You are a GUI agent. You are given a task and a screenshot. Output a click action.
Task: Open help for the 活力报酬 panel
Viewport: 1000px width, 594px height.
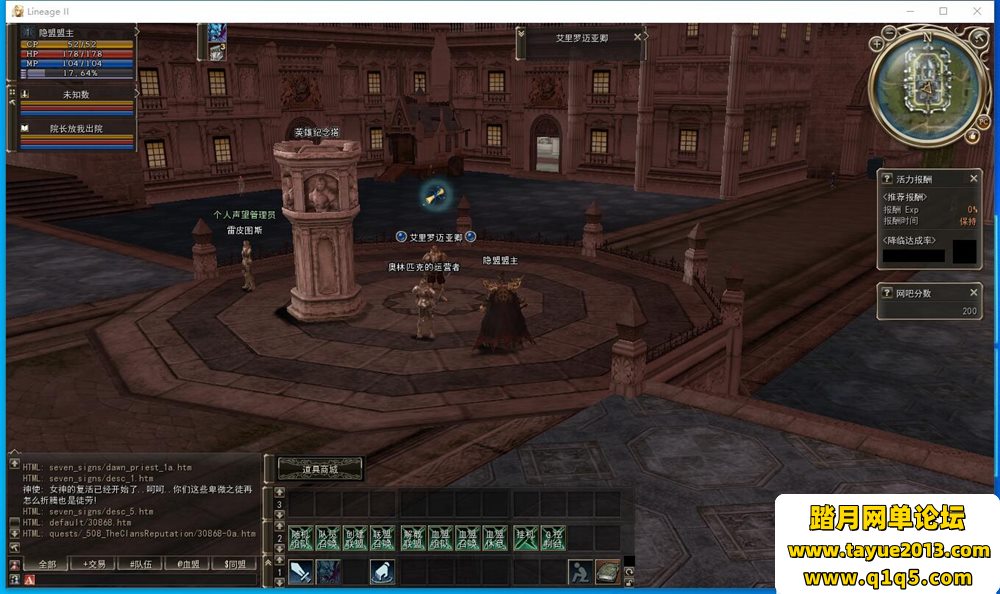pos(887,178)
